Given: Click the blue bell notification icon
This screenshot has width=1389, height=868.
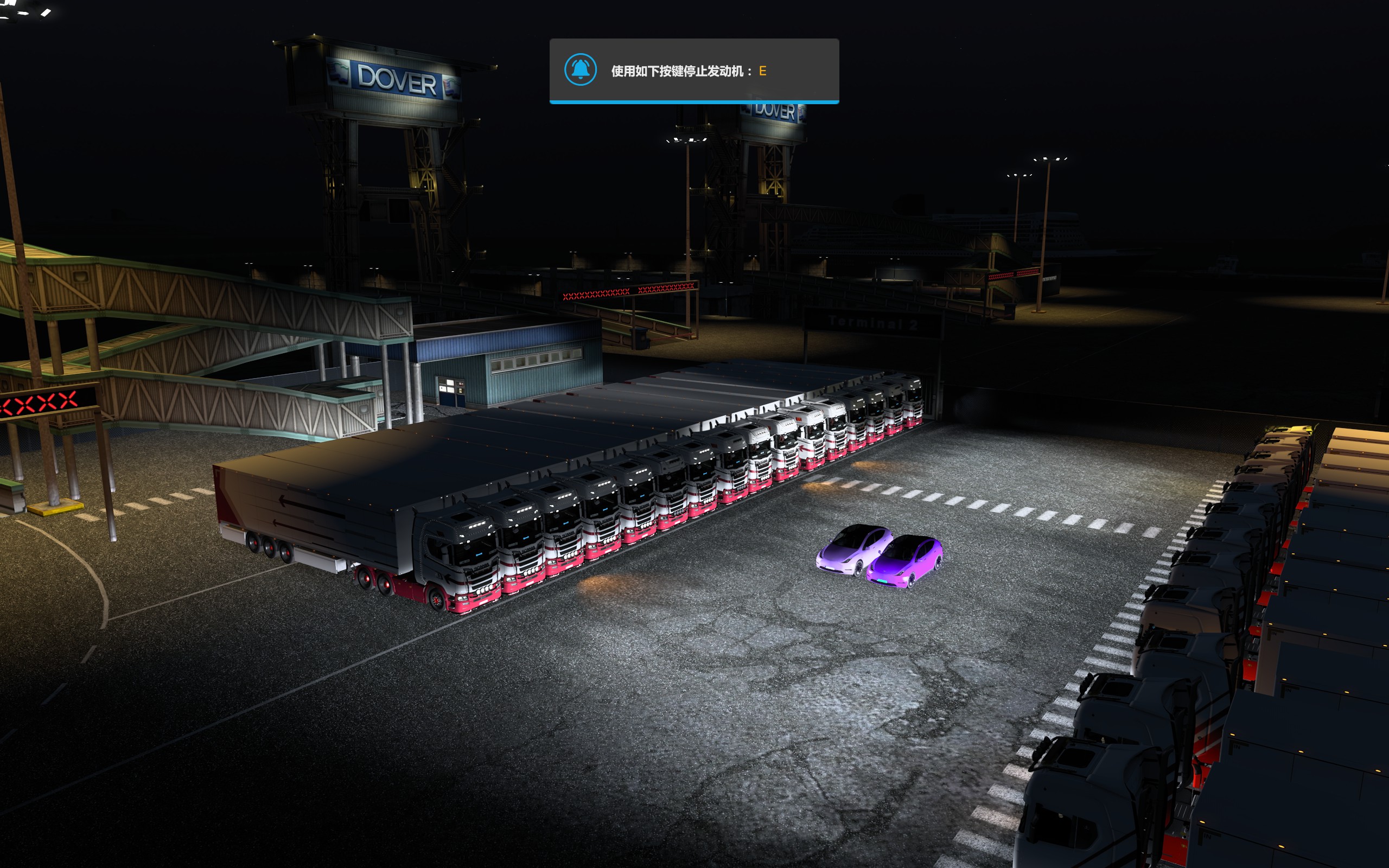Looking at the screenshot, I should [580, 70].
